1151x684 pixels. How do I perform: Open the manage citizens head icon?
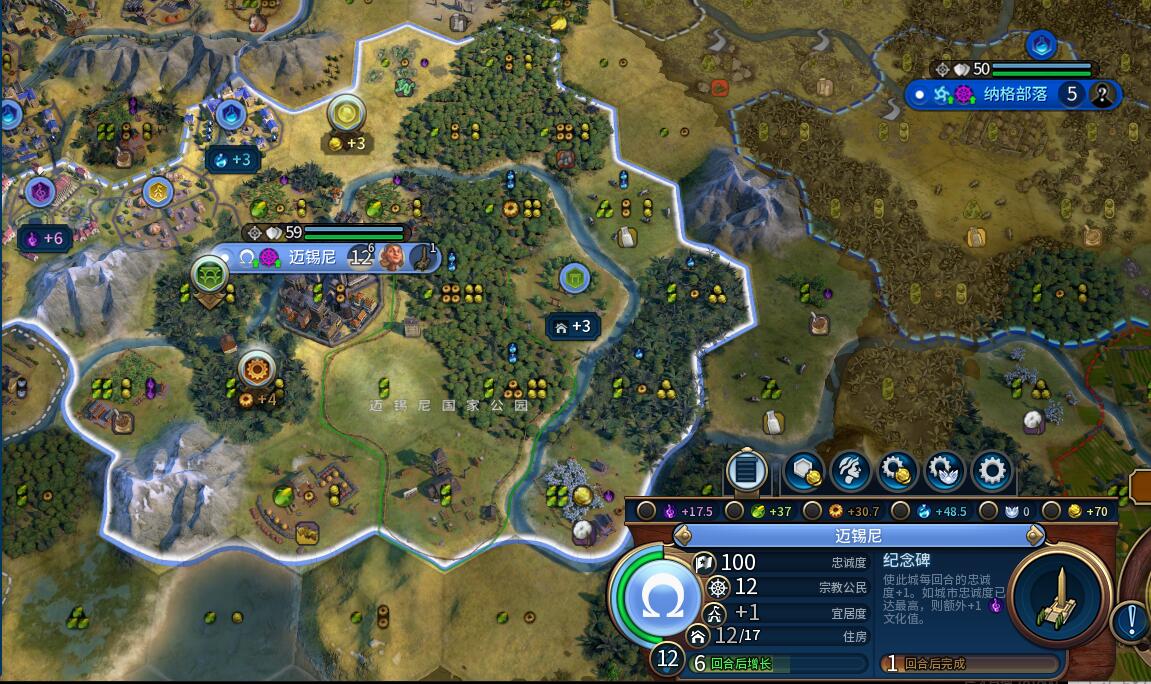click(x=851, y=471)
